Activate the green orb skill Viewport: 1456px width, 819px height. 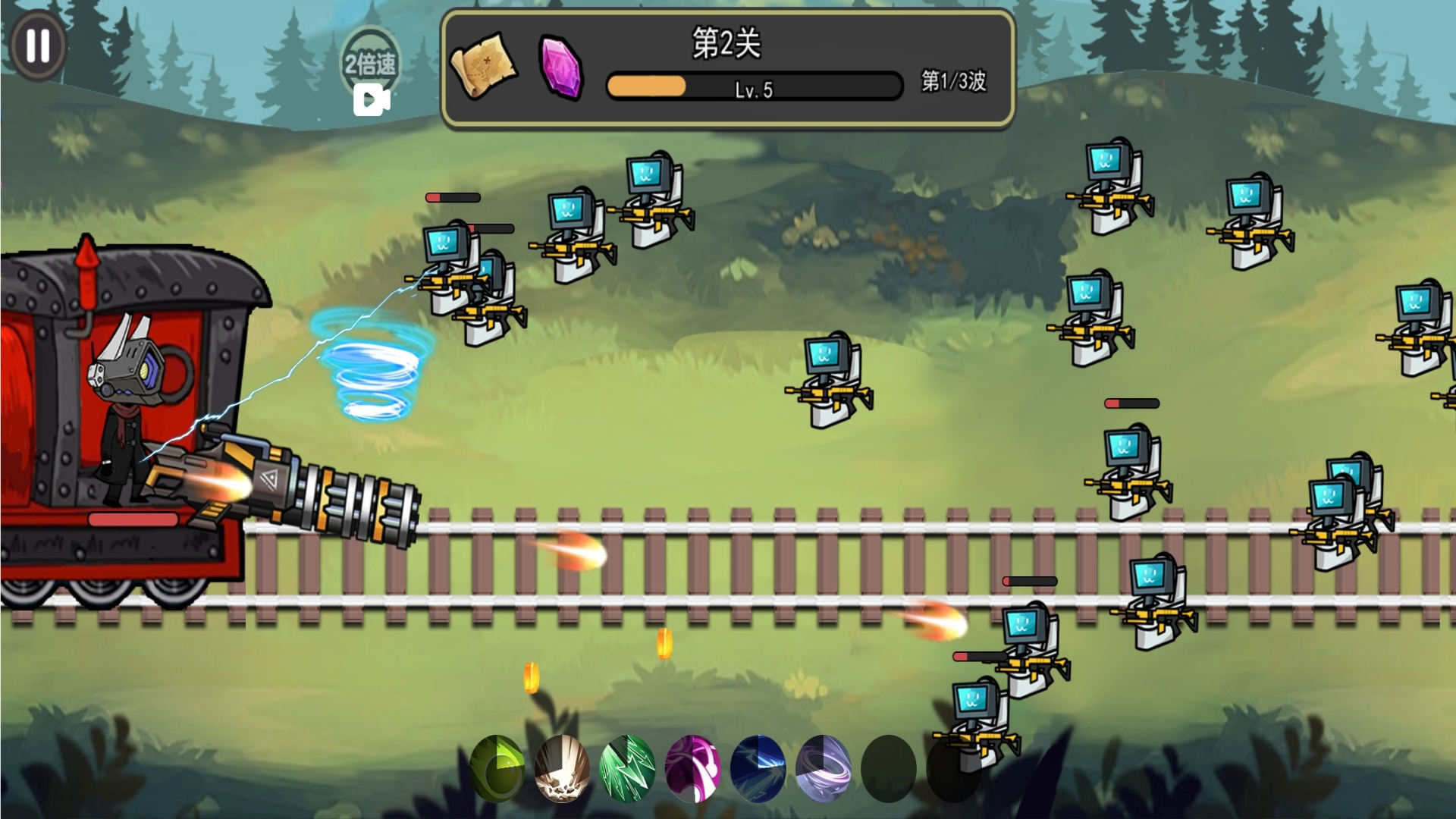click(x=497, y=768)
